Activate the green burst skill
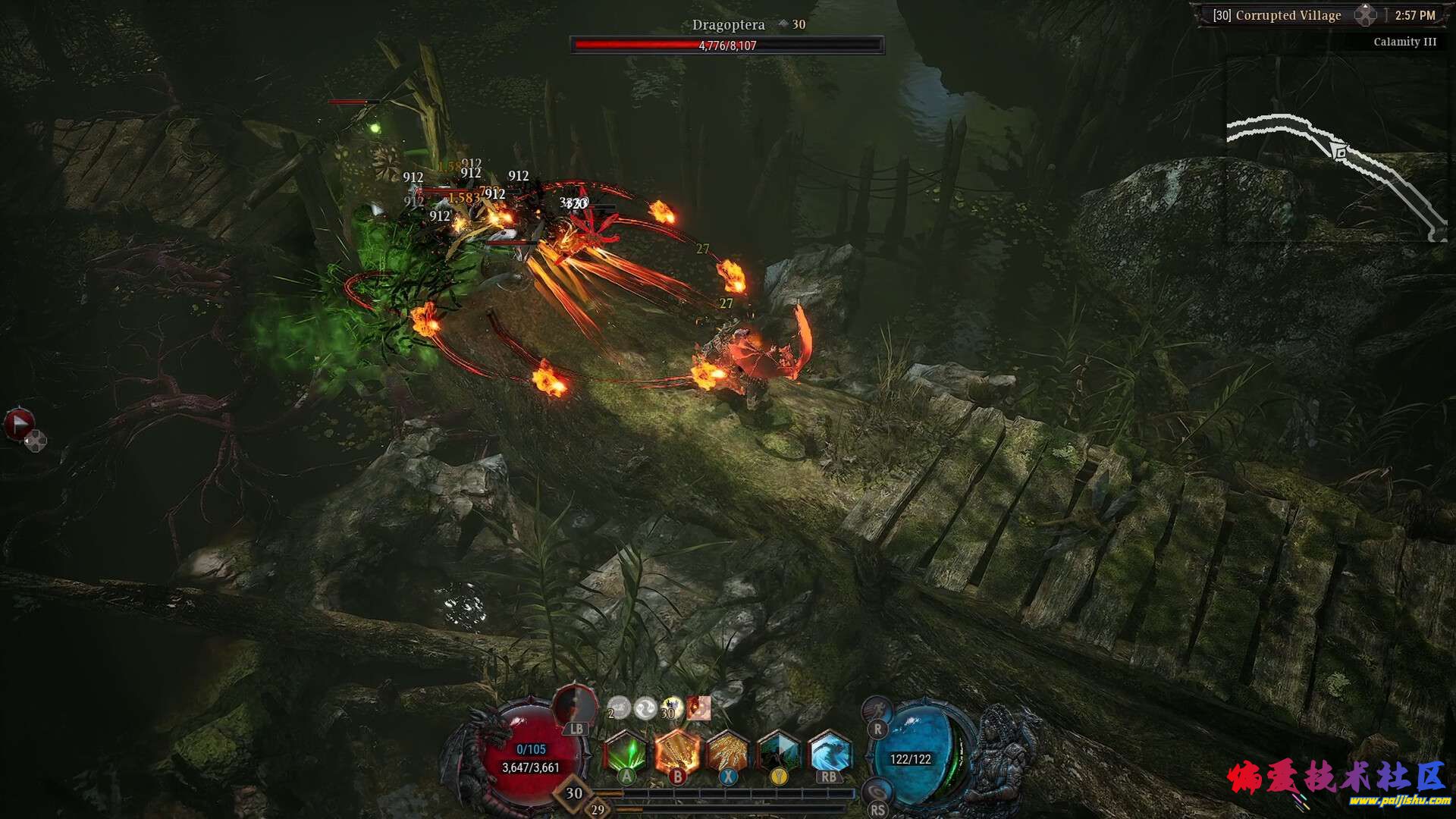 (626, 753)
